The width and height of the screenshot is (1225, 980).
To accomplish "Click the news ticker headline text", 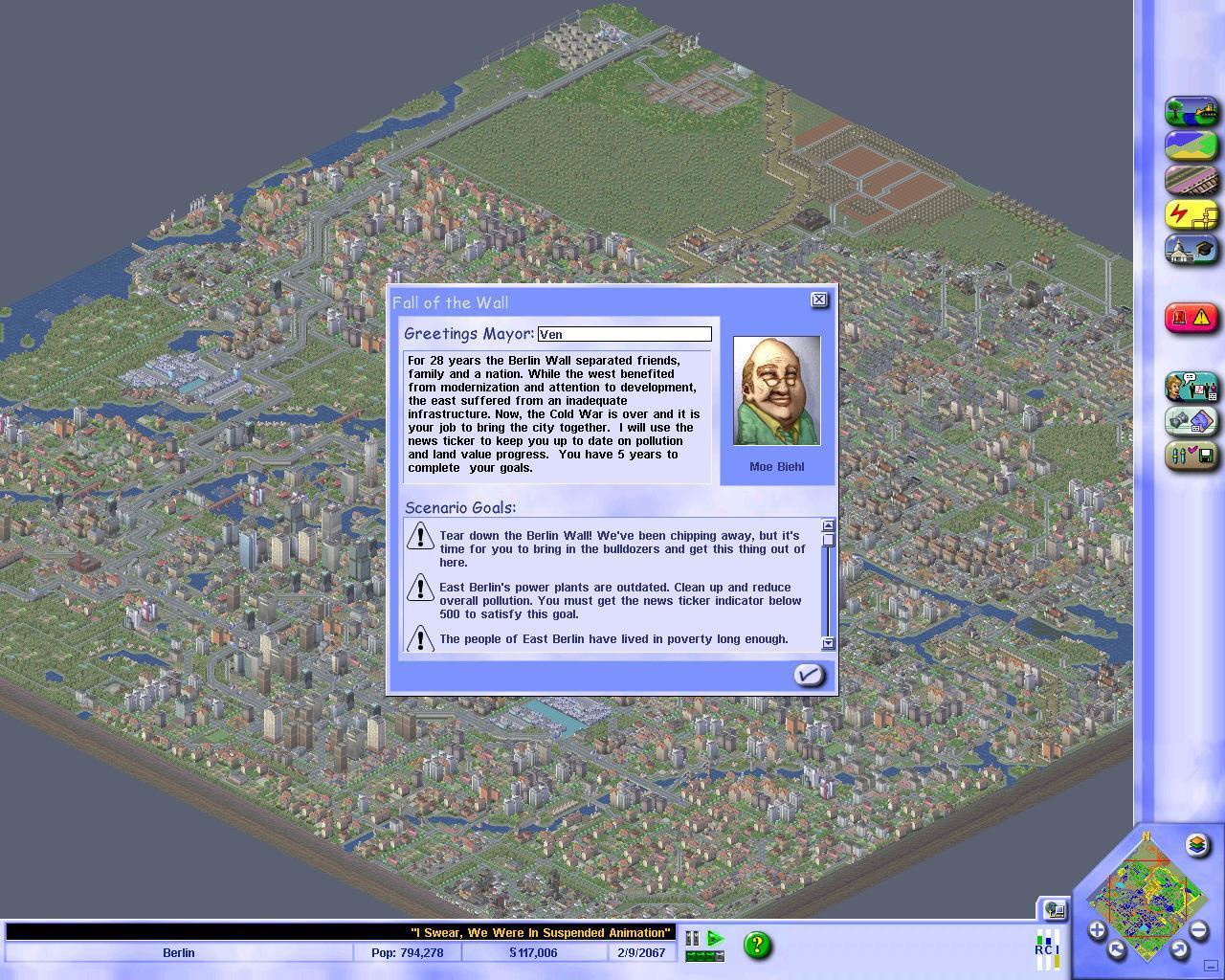I will [539, 931].
